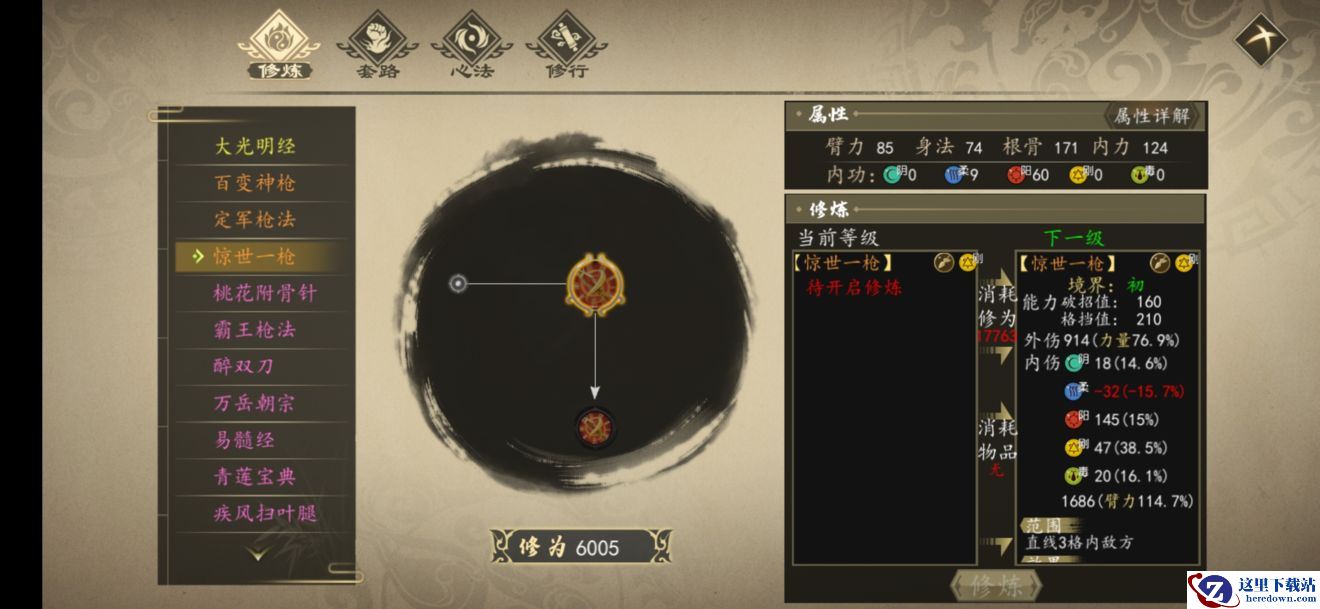The height and width of the screenshot is (609, 1320).
Task: Select 霸王枪法 from the list
Action: pyautogui.click(x=256, y=330)
